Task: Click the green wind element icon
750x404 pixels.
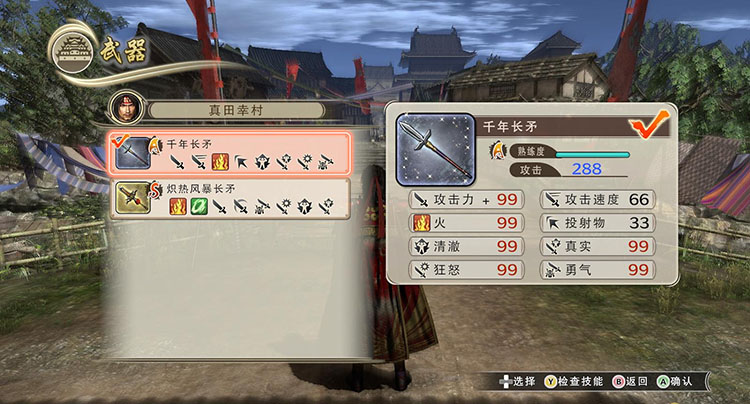Action: click(199, 207)
